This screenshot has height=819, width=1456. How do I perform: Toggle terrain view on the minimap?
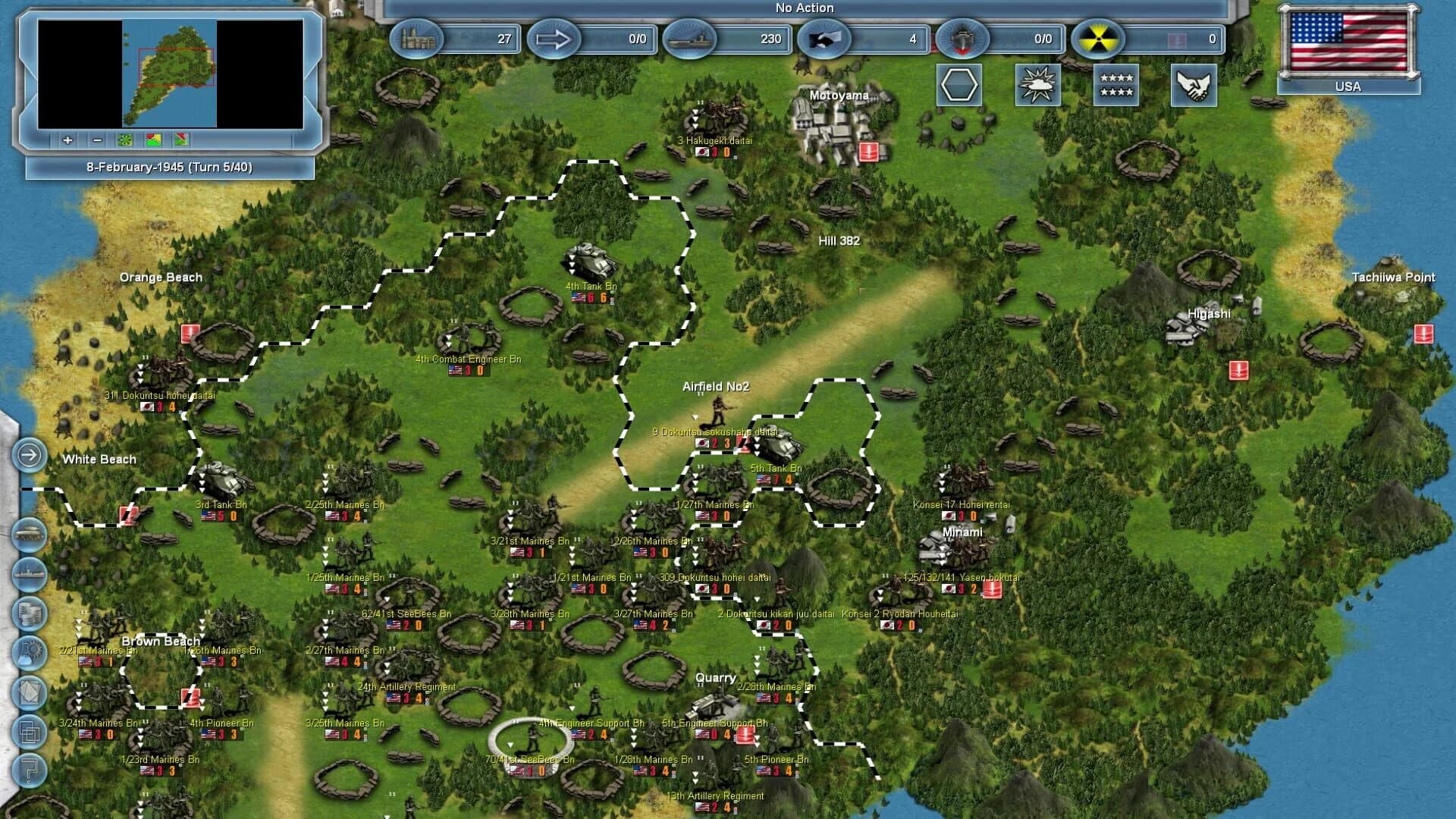125,140
